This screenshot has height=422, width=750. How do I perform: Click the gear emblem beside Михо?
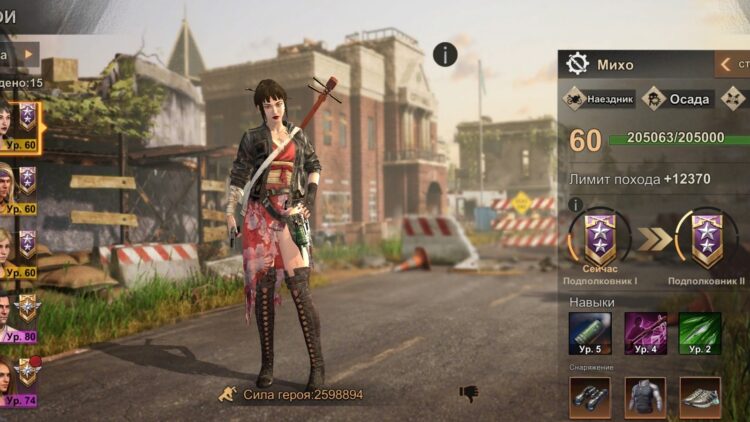[x=577, y=64]
